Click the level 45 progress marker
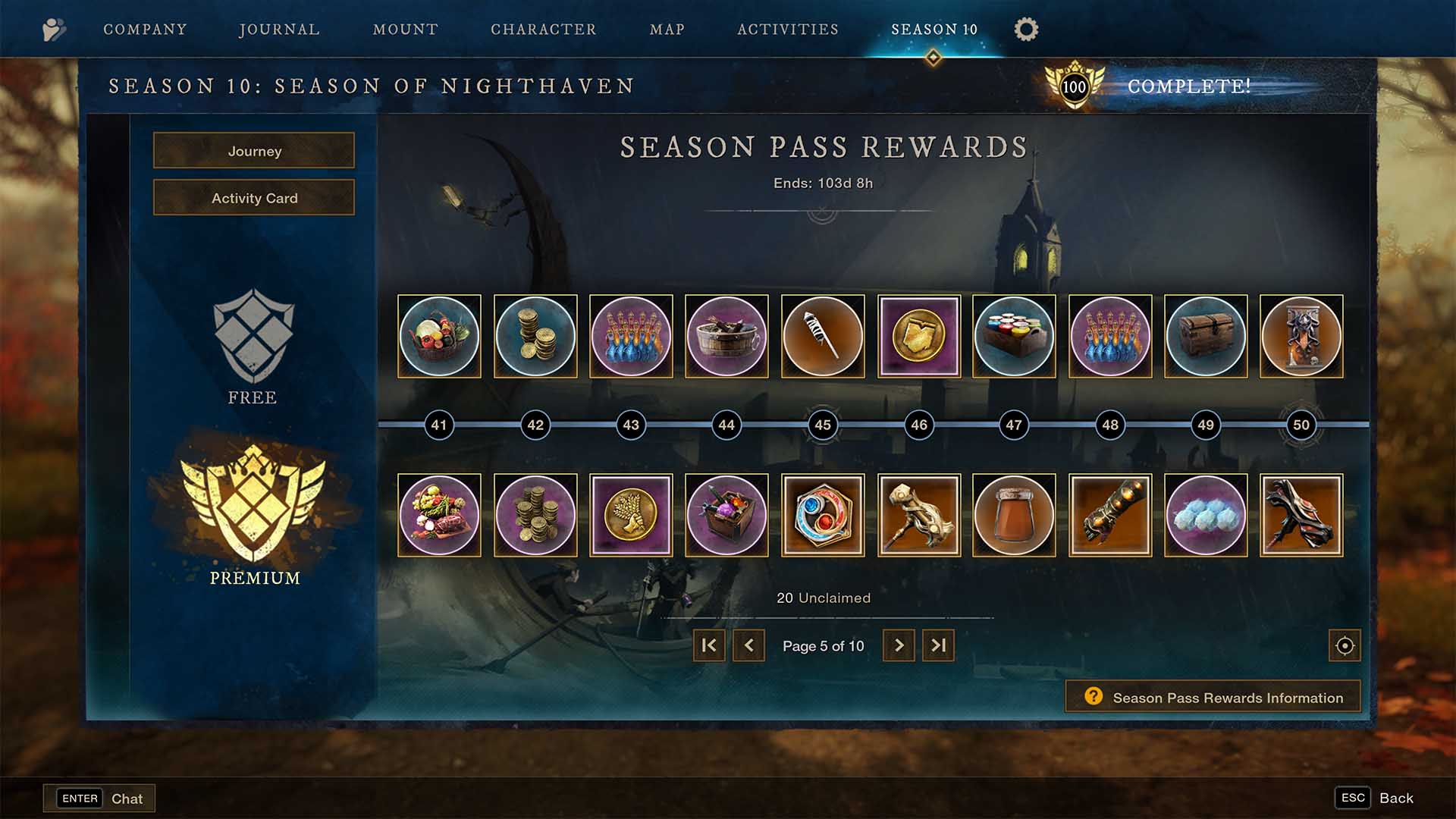The width and height of the screenshot is (1456, 819). point(822,425)
